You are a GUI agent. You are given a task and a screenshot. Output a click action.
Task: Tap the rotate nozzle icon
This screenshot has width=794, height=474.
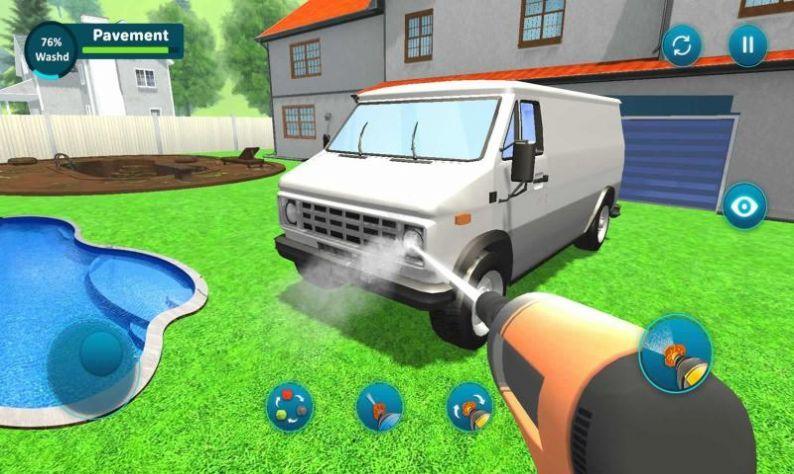[469, 407]
